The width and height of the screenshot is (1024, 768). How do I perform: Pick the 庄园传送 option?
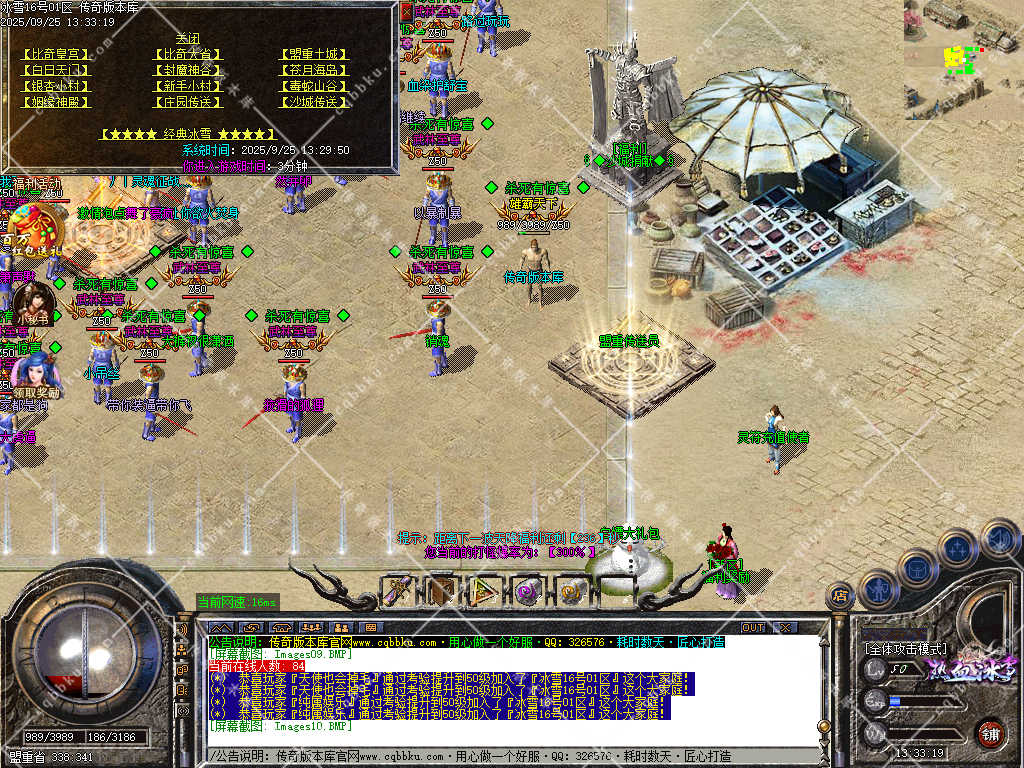click(x=187, y=102)
